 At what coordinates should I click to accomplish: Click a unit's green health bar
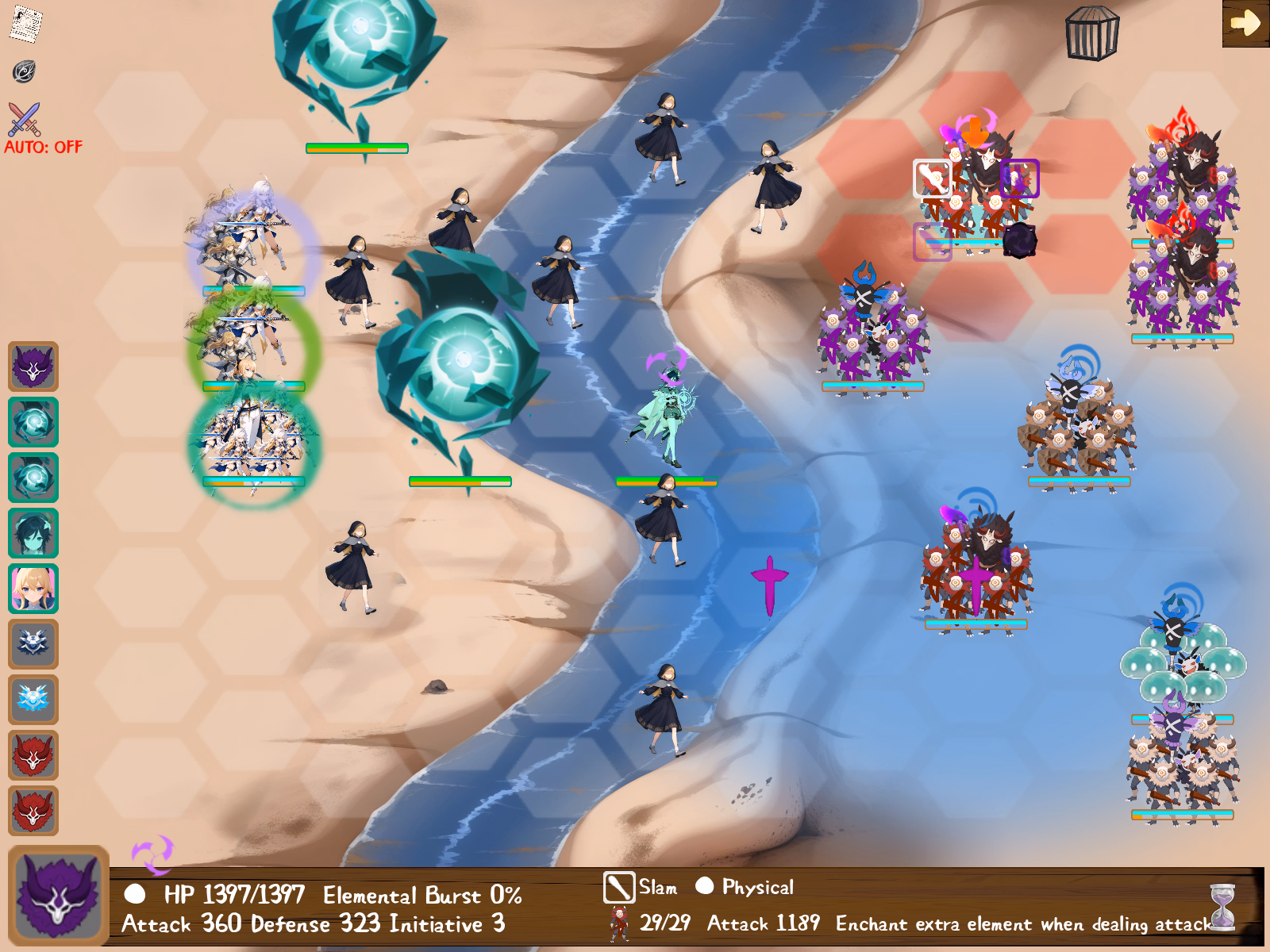(357, 147)
